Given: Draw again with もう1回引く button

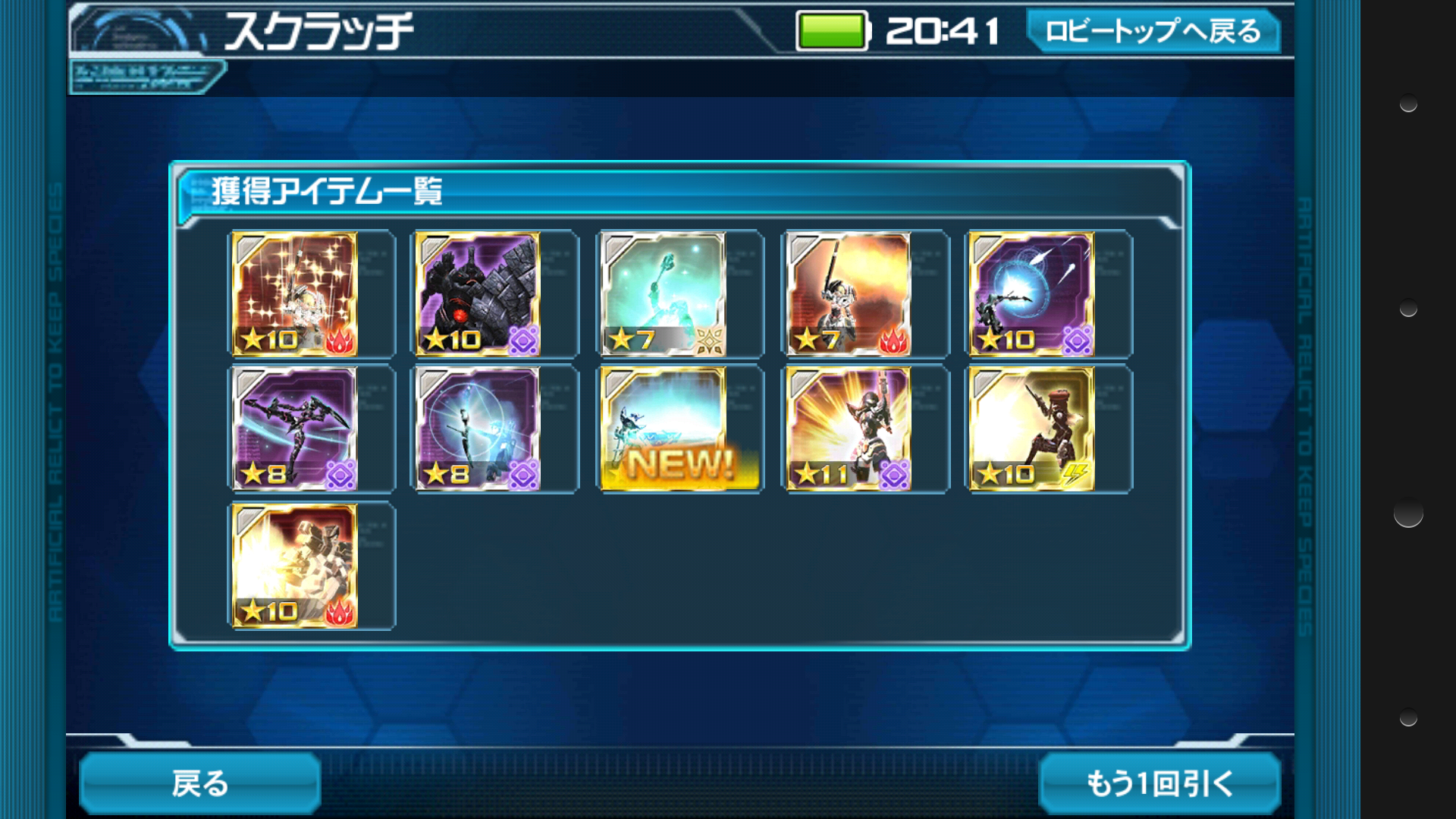Looking at the screenshot, I should coord(1159,783).
